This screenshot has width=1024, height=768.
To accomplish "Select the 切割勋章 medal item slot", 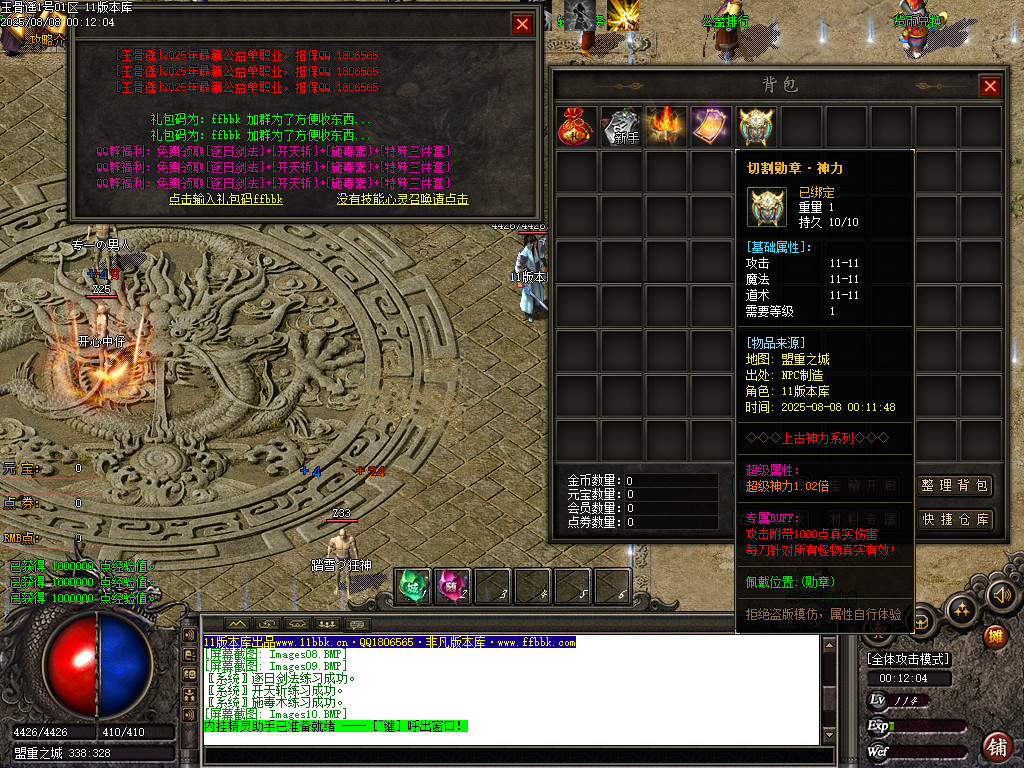I will tap(756, 127).
